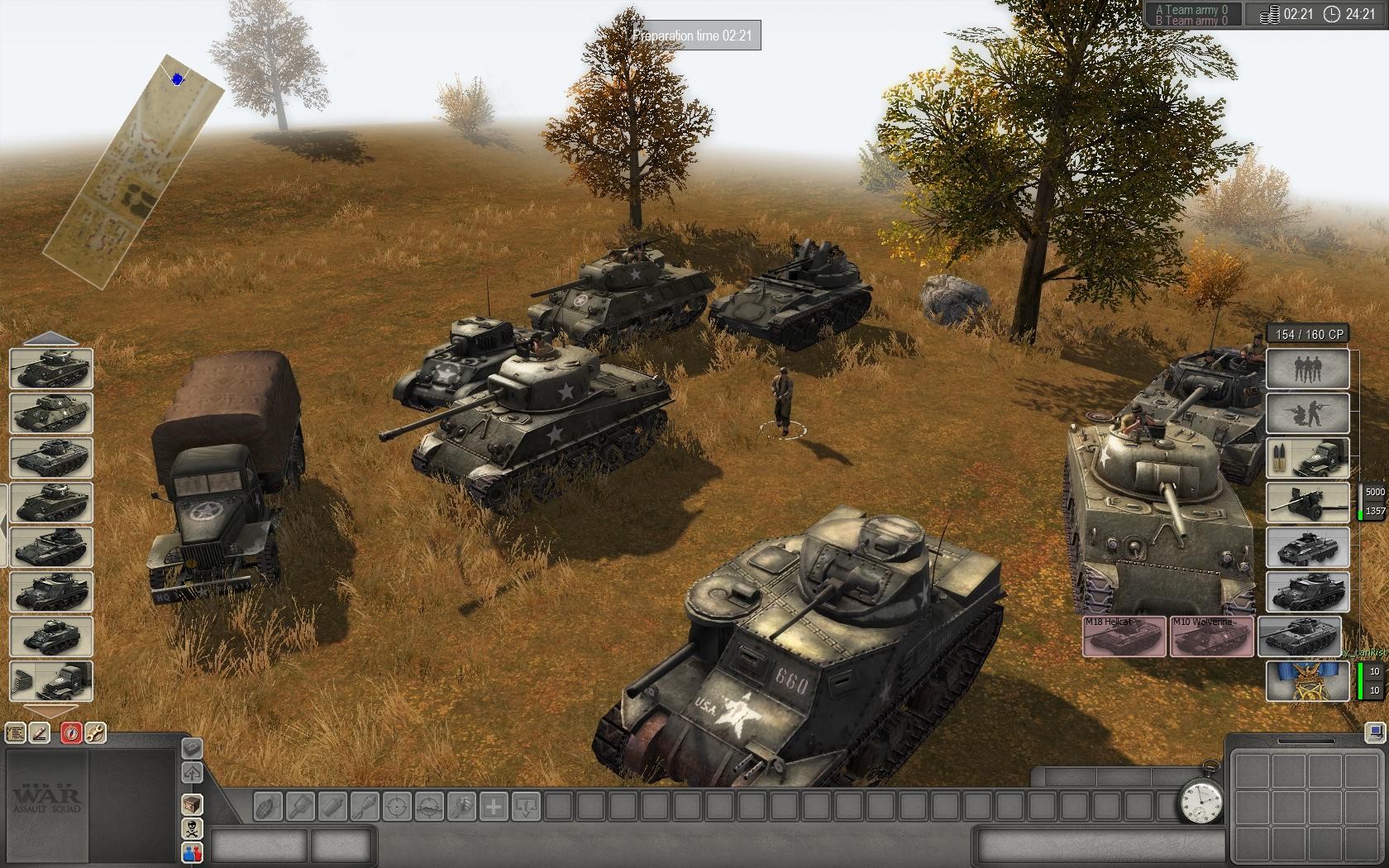The image size is (1389, 868).
Task: Open the wooden crate inventory button
Action: tap(192, 804)
